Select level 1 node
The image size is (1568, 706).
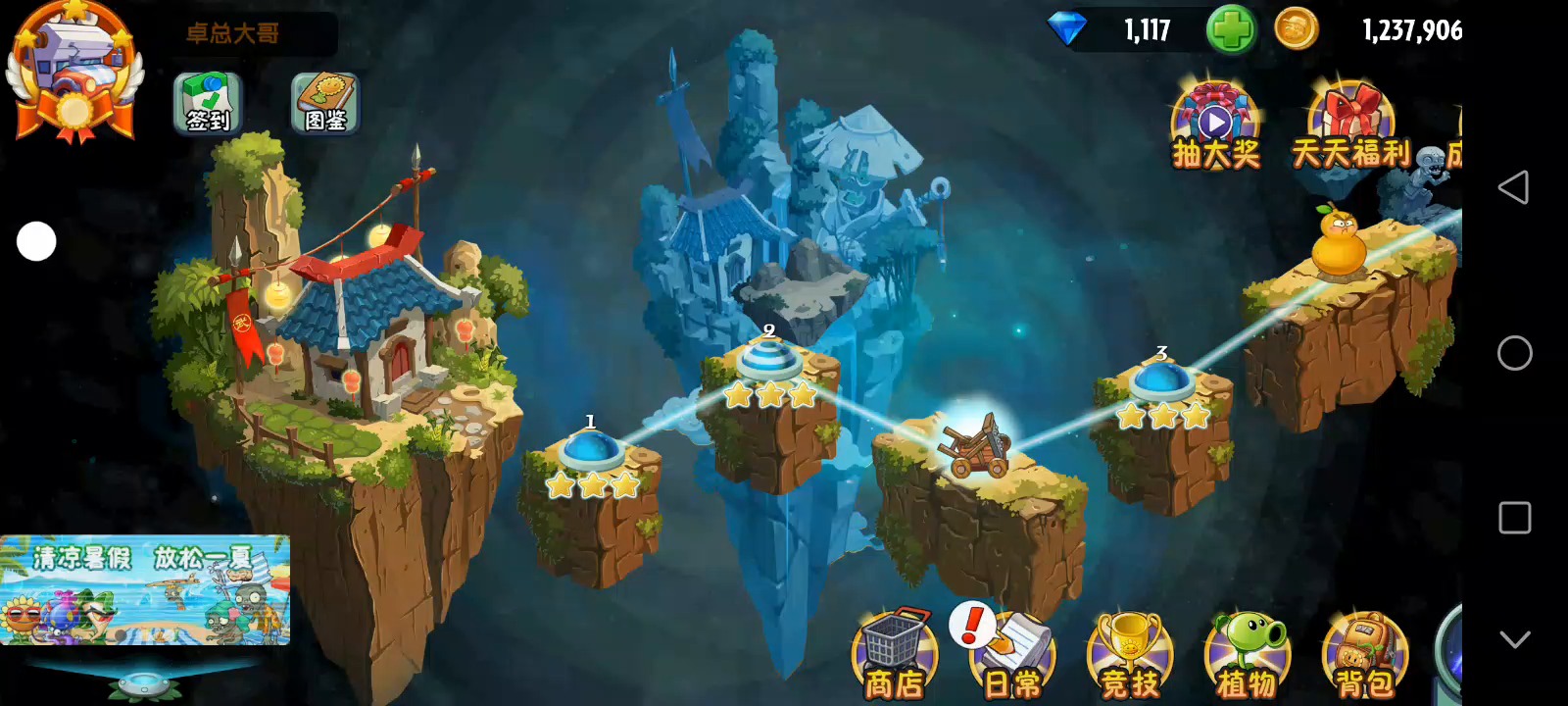[590, 451]
